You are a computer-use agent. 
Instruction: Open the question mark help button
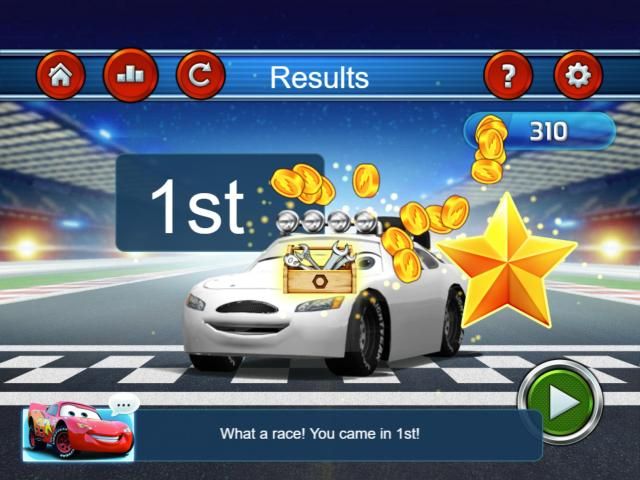click(508, 76)
